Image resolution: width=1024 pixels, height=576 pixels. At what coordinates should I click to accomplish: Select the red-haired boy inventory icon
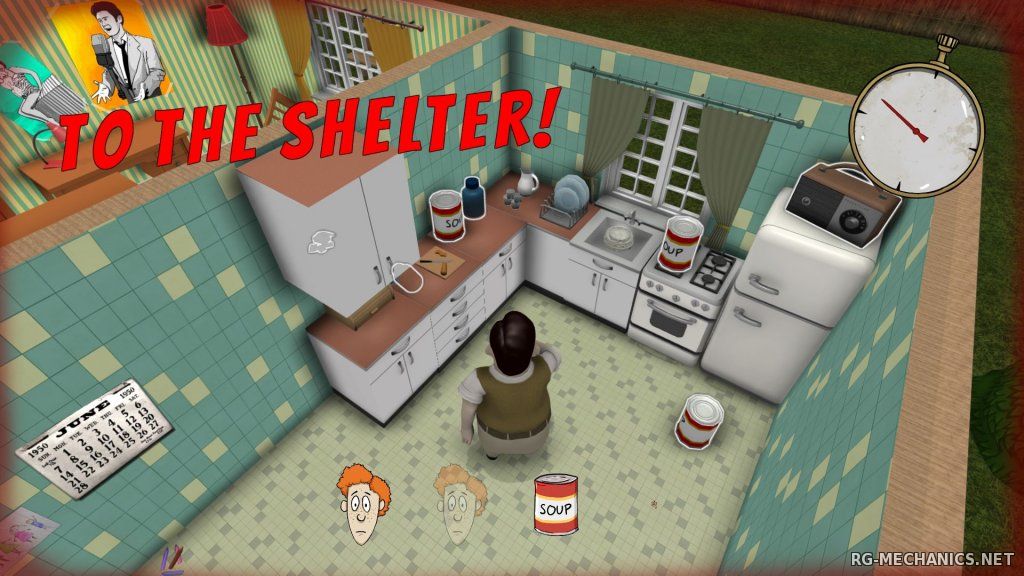[364, 504]
